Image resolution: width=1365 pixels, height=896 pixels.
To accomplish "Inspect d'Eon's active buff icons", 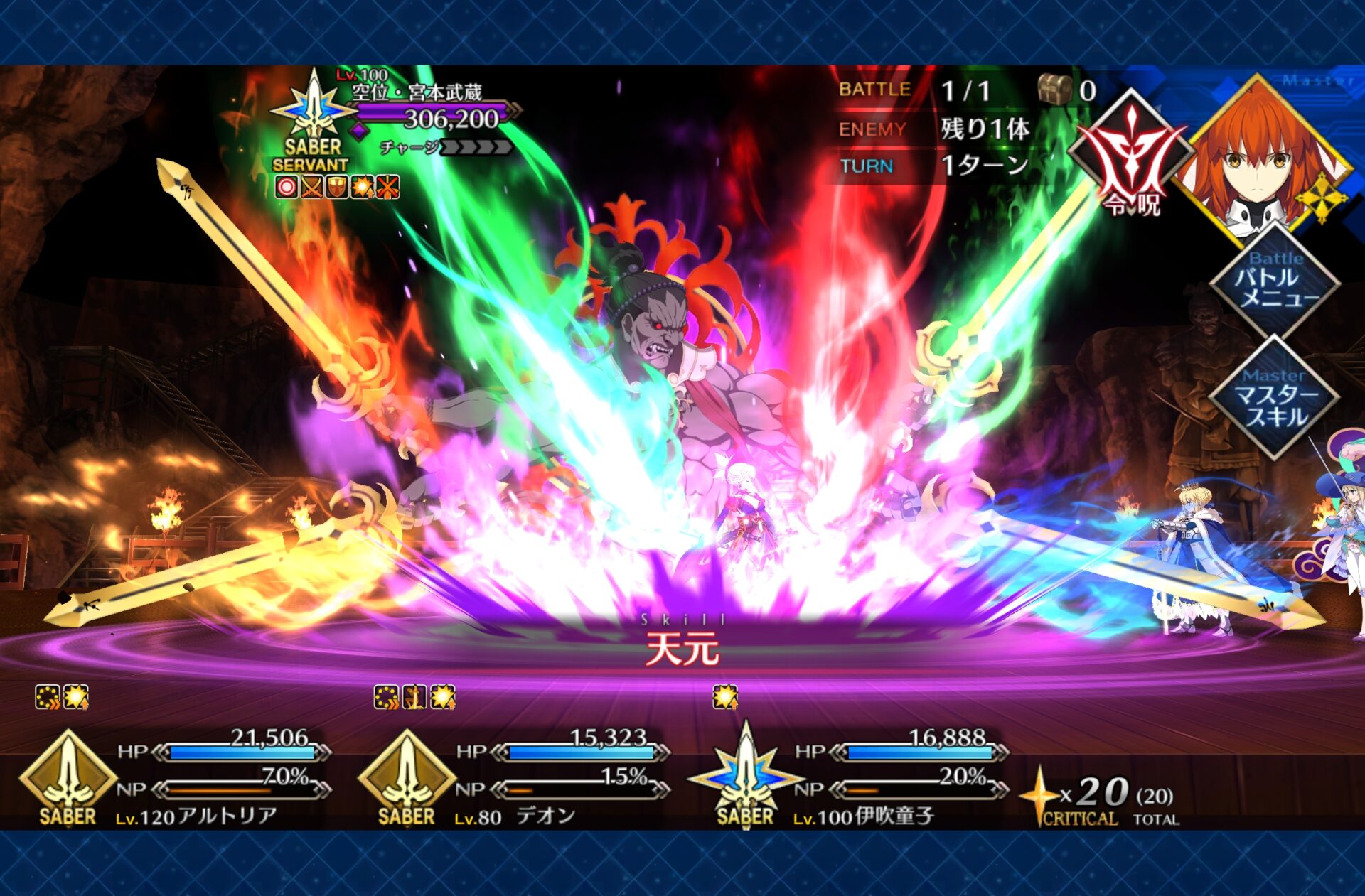I will point(414,697).
